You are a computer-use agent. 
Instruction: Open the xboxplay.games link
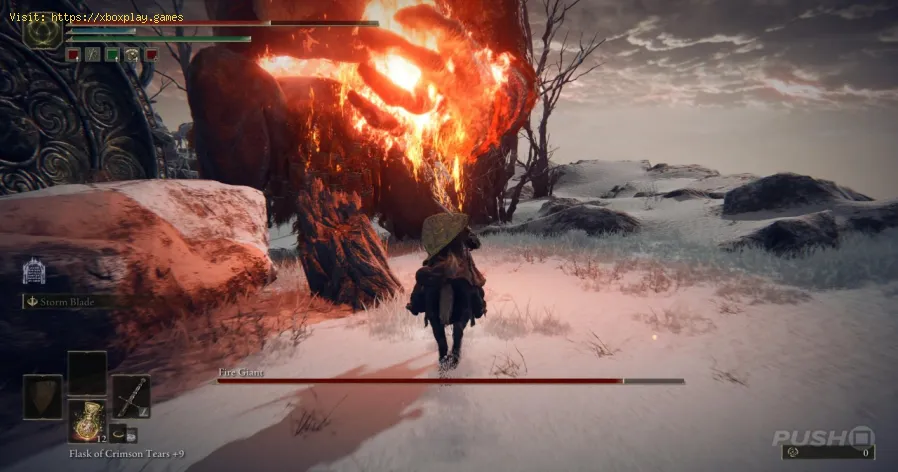pos(96,15)
